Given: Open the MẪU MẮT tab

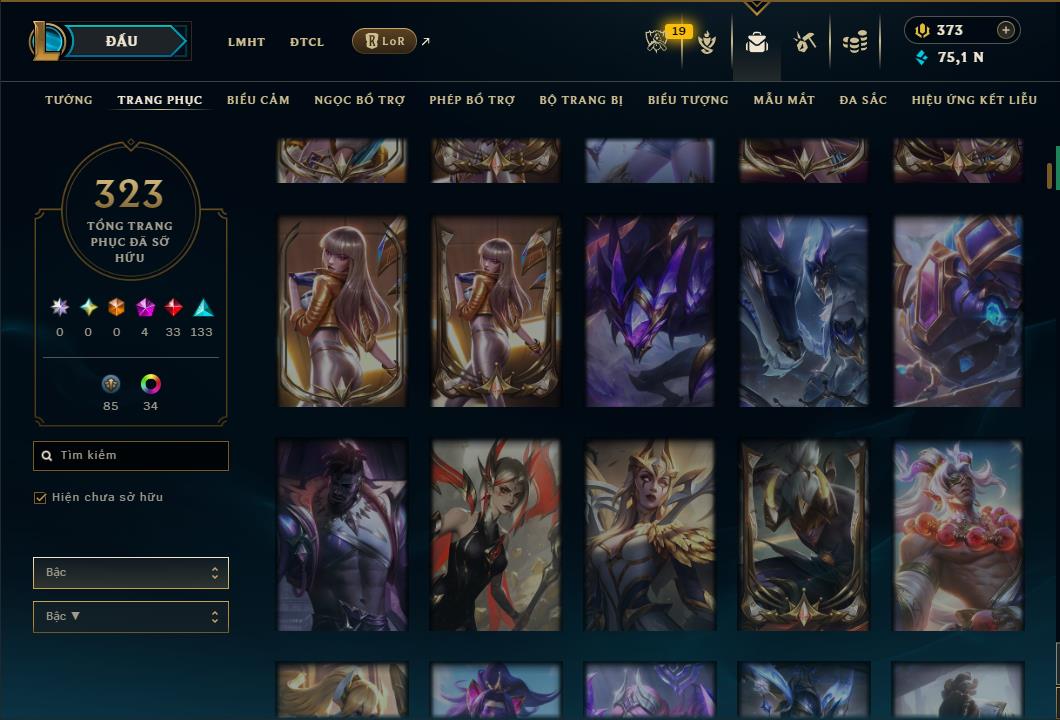Looking at the screenshot, I should (x=784, y=100).
